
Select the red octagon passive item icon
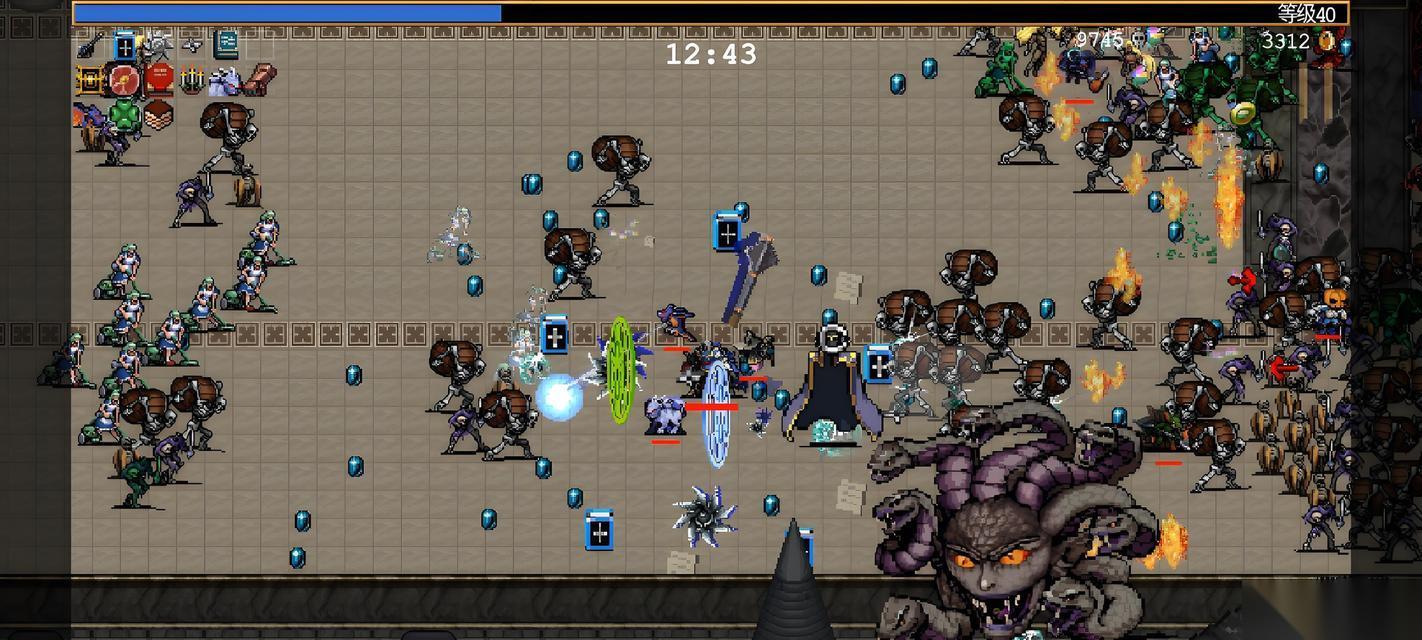158,79
